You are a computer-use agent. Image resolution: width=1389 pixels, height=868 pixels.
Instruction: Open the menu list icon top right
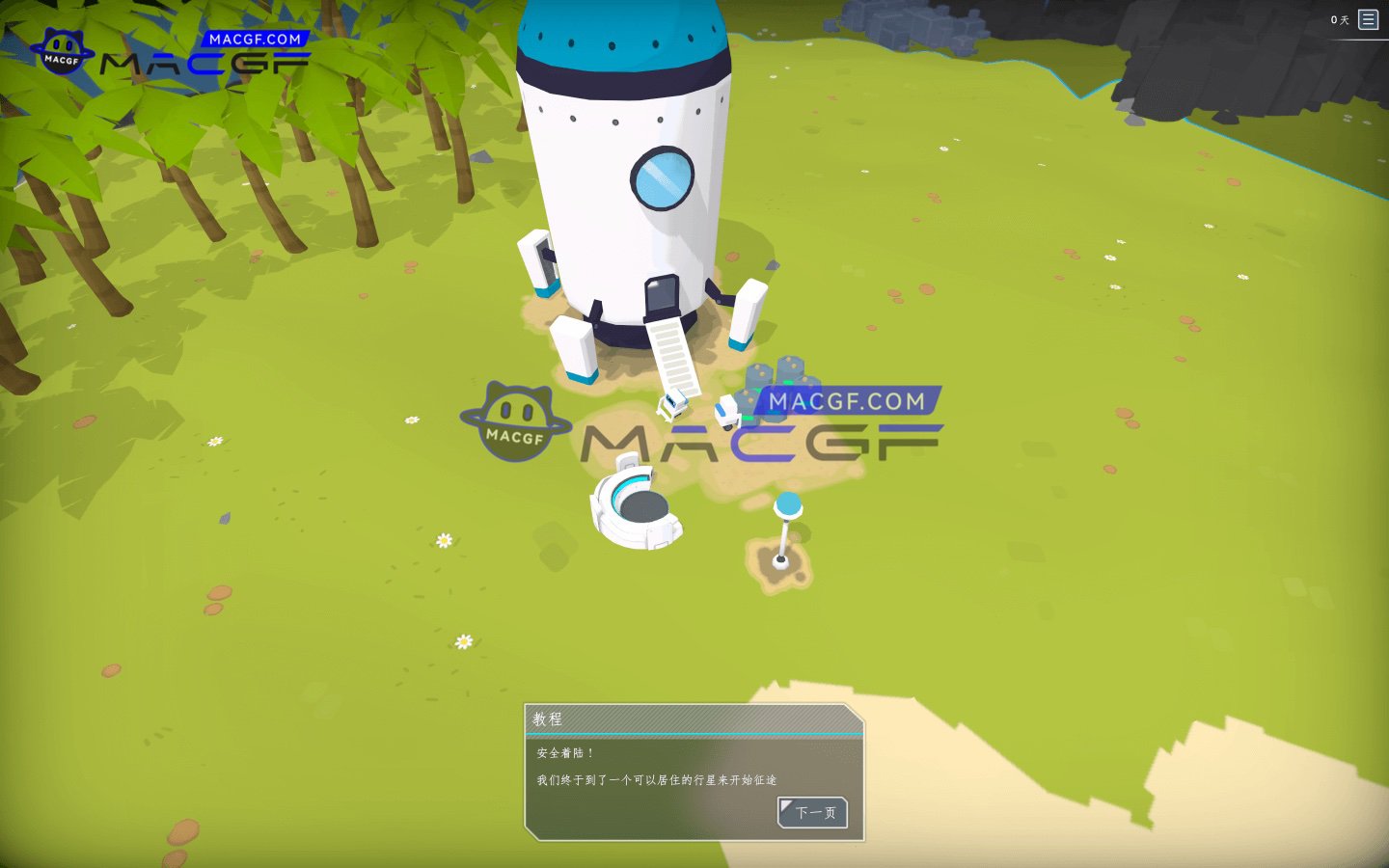(x=1368, y=18)
